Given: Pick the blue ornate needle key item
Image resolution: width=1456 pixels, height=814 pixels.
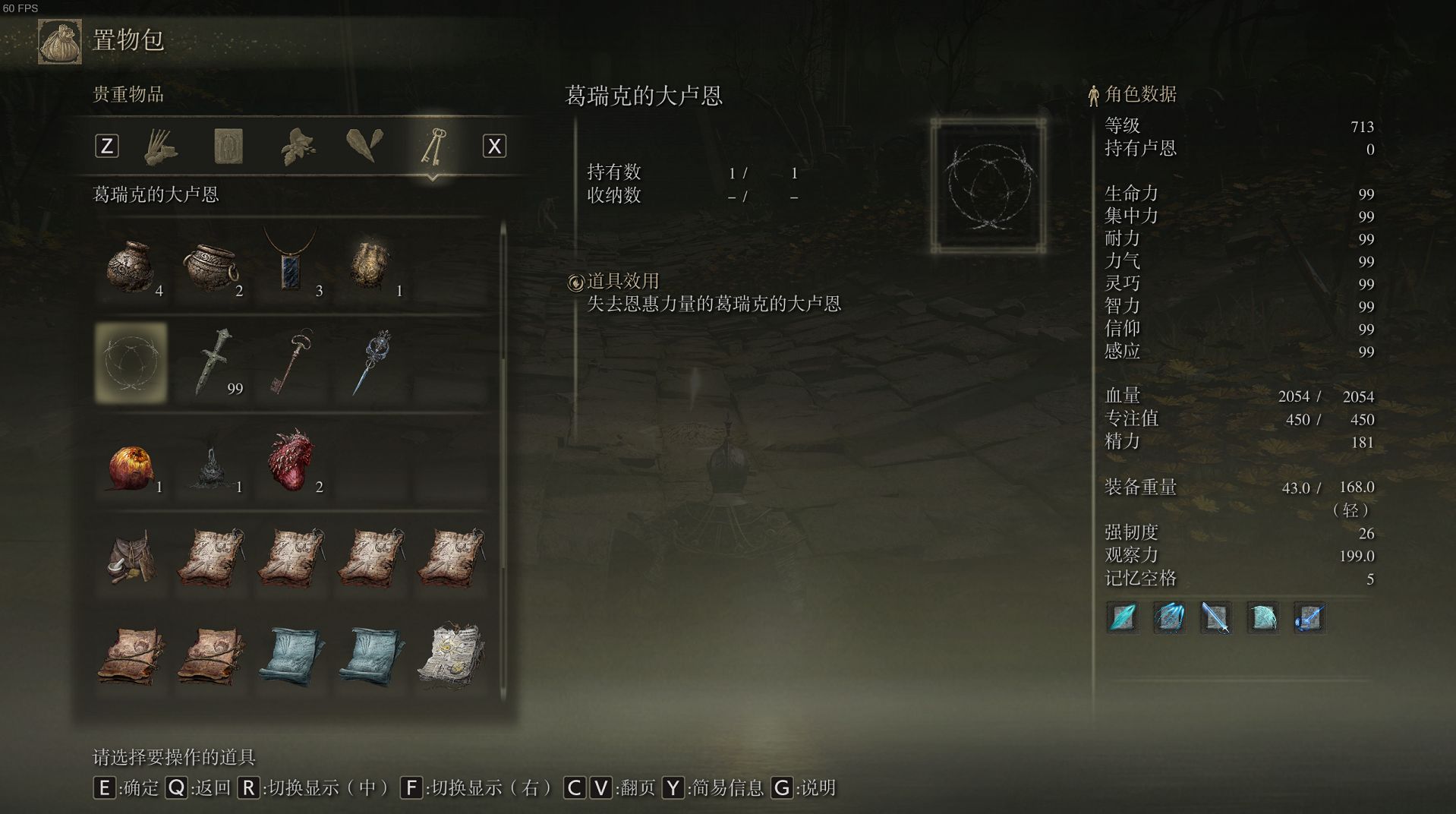Looking at the screenshot, I should coord(371,362).
